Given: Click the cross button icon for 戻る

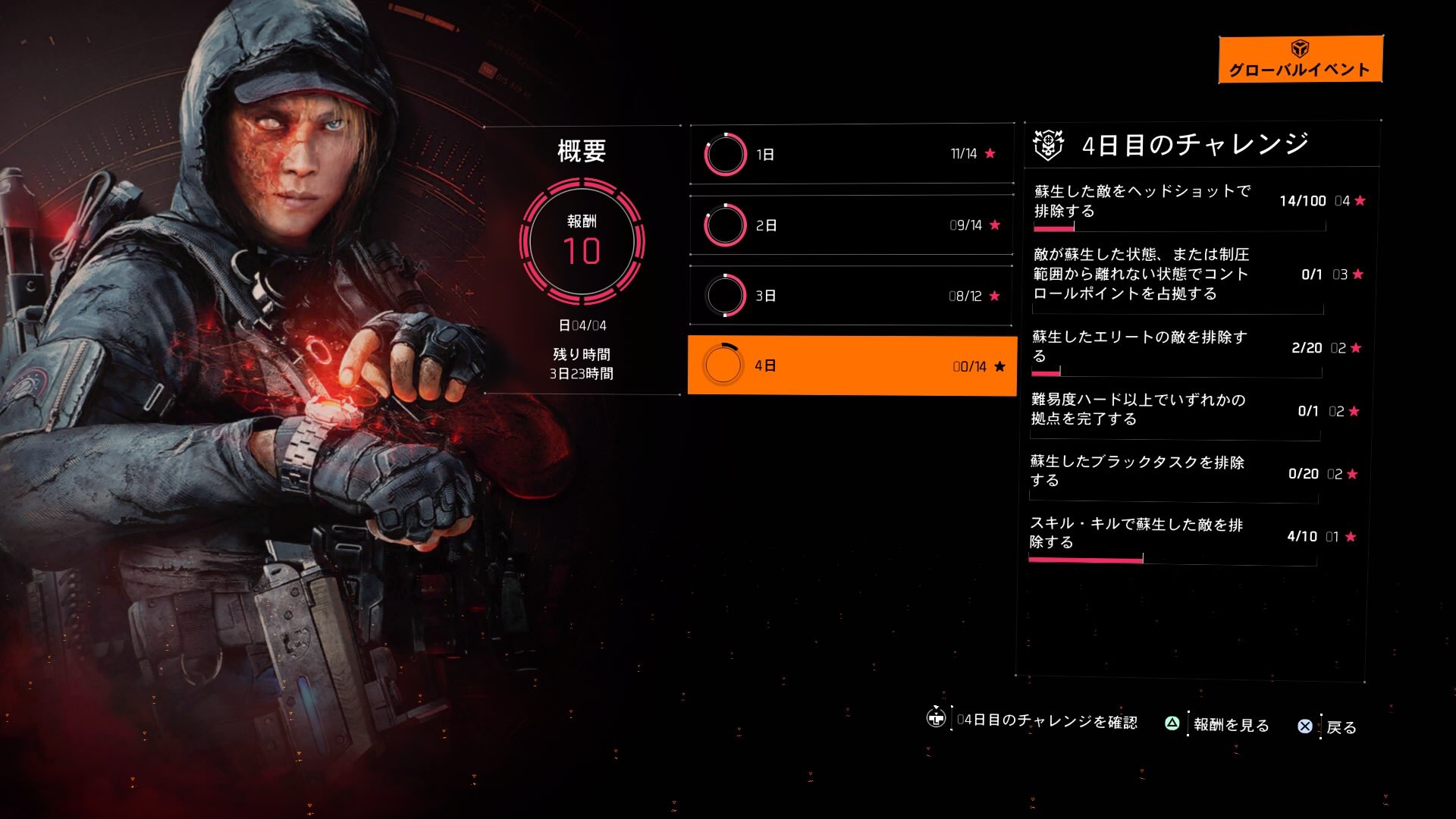Looking at the screenshot, I should point(1306,726).
